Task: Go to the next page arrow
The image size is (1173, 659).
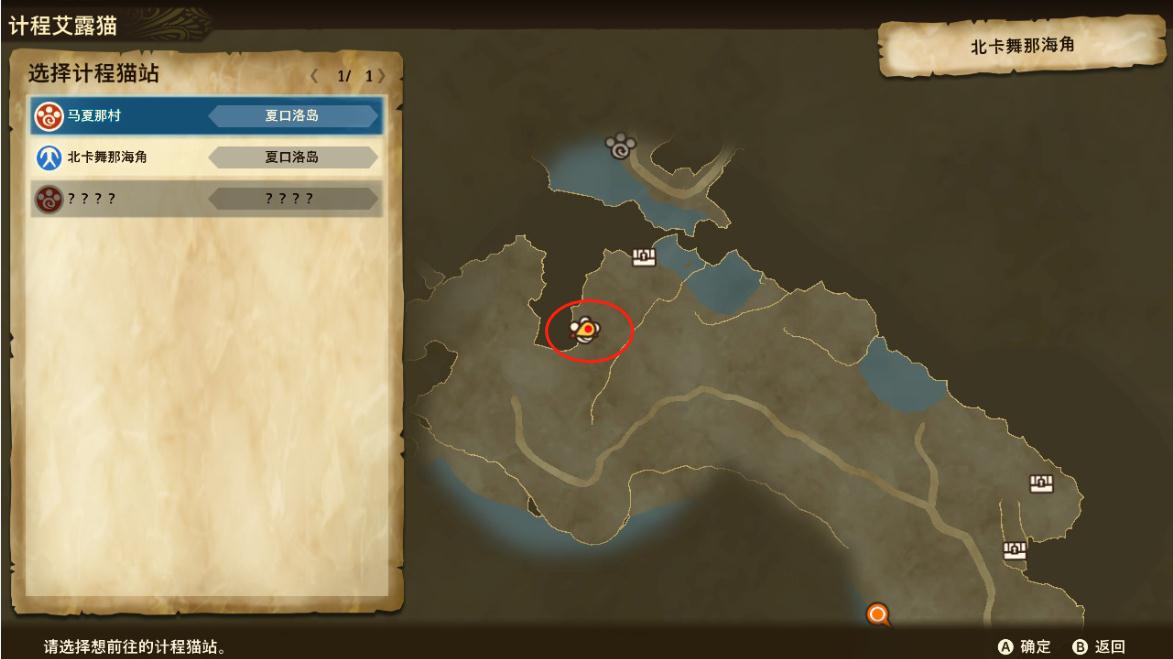Action: click(380, 76)
